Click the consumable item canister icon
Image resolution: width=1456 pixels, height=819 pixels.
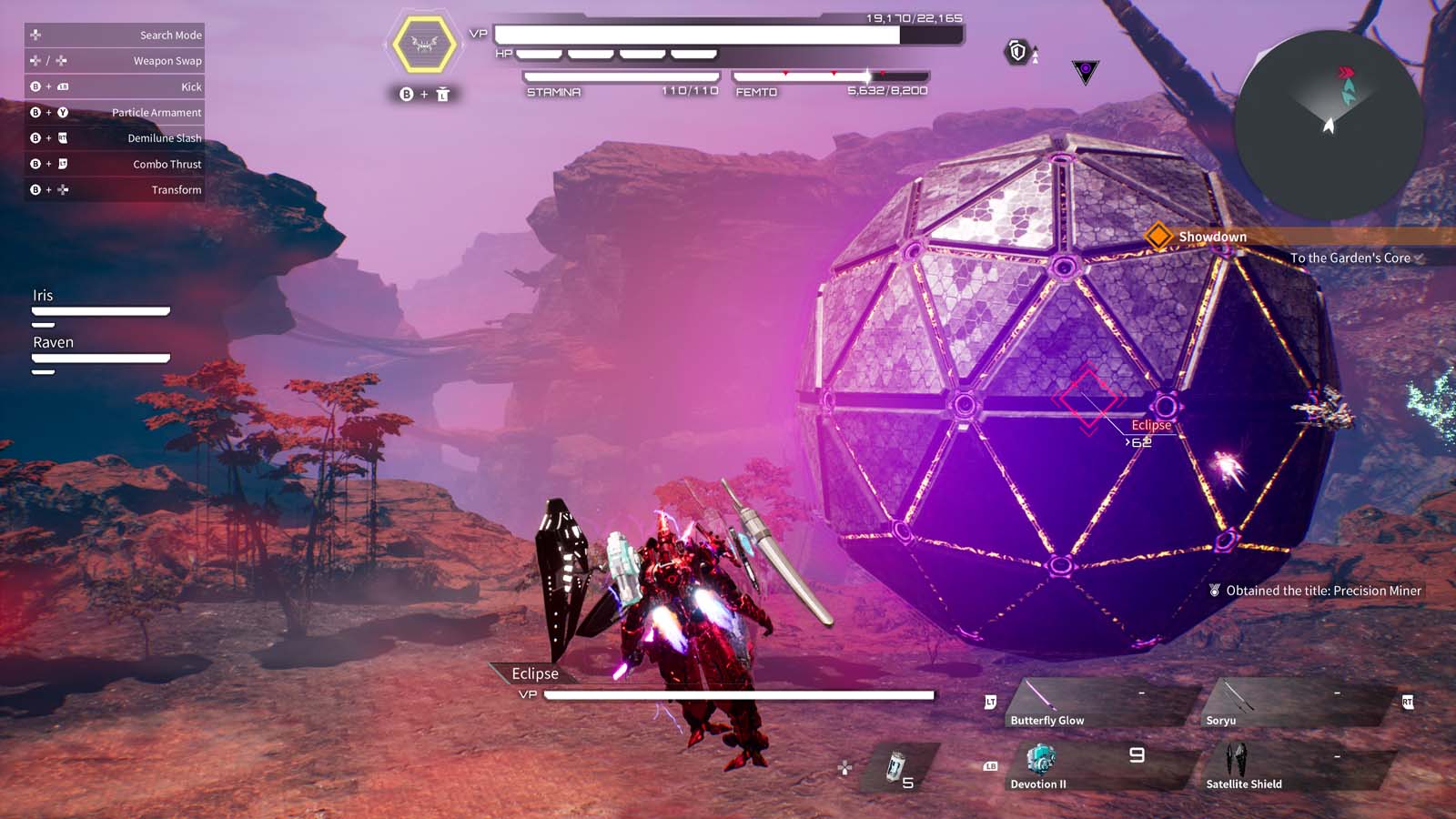896,764
